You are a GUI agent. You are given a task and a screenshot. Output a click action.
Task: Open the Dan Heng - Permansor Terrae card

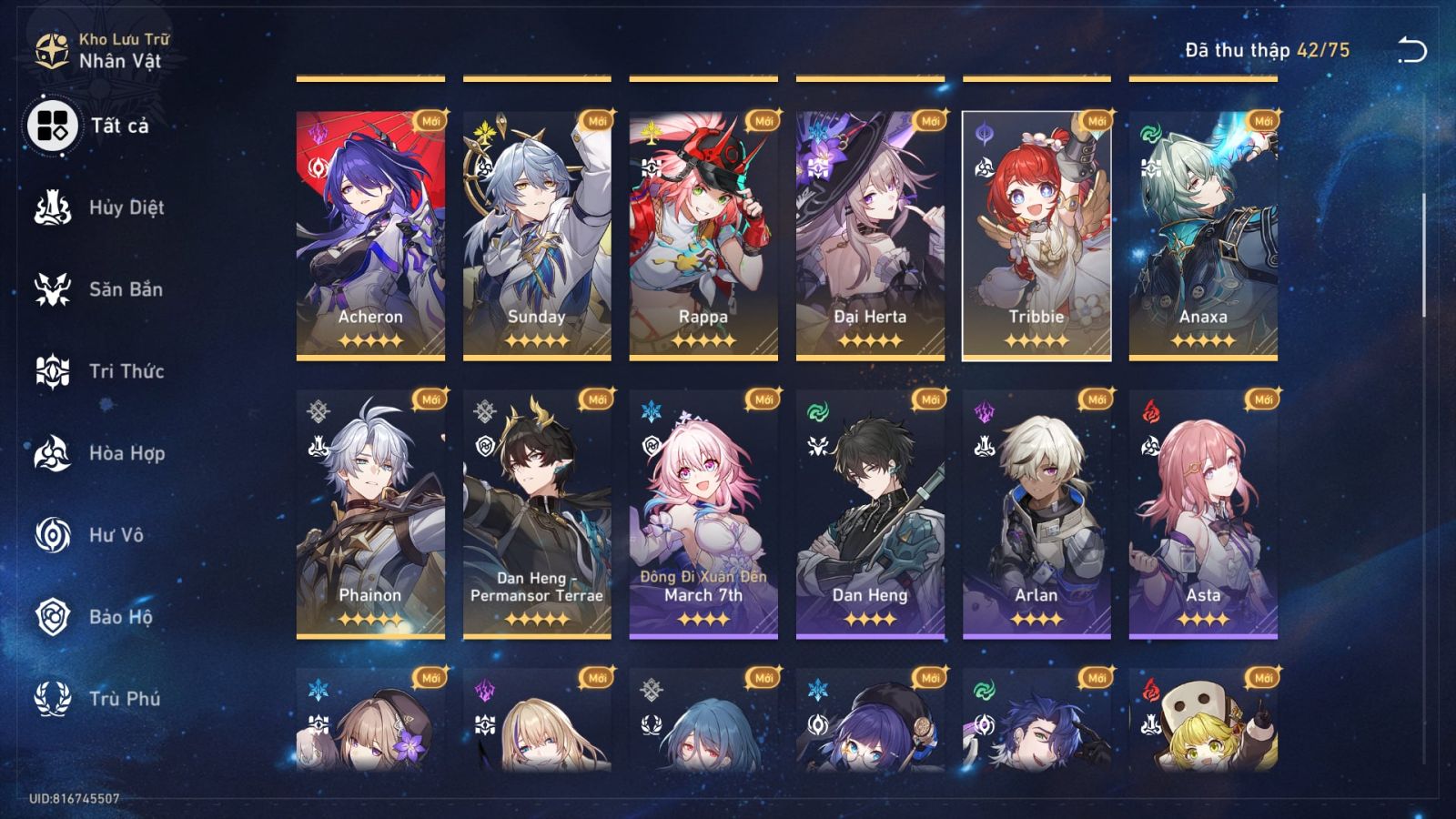click(537, 510)
